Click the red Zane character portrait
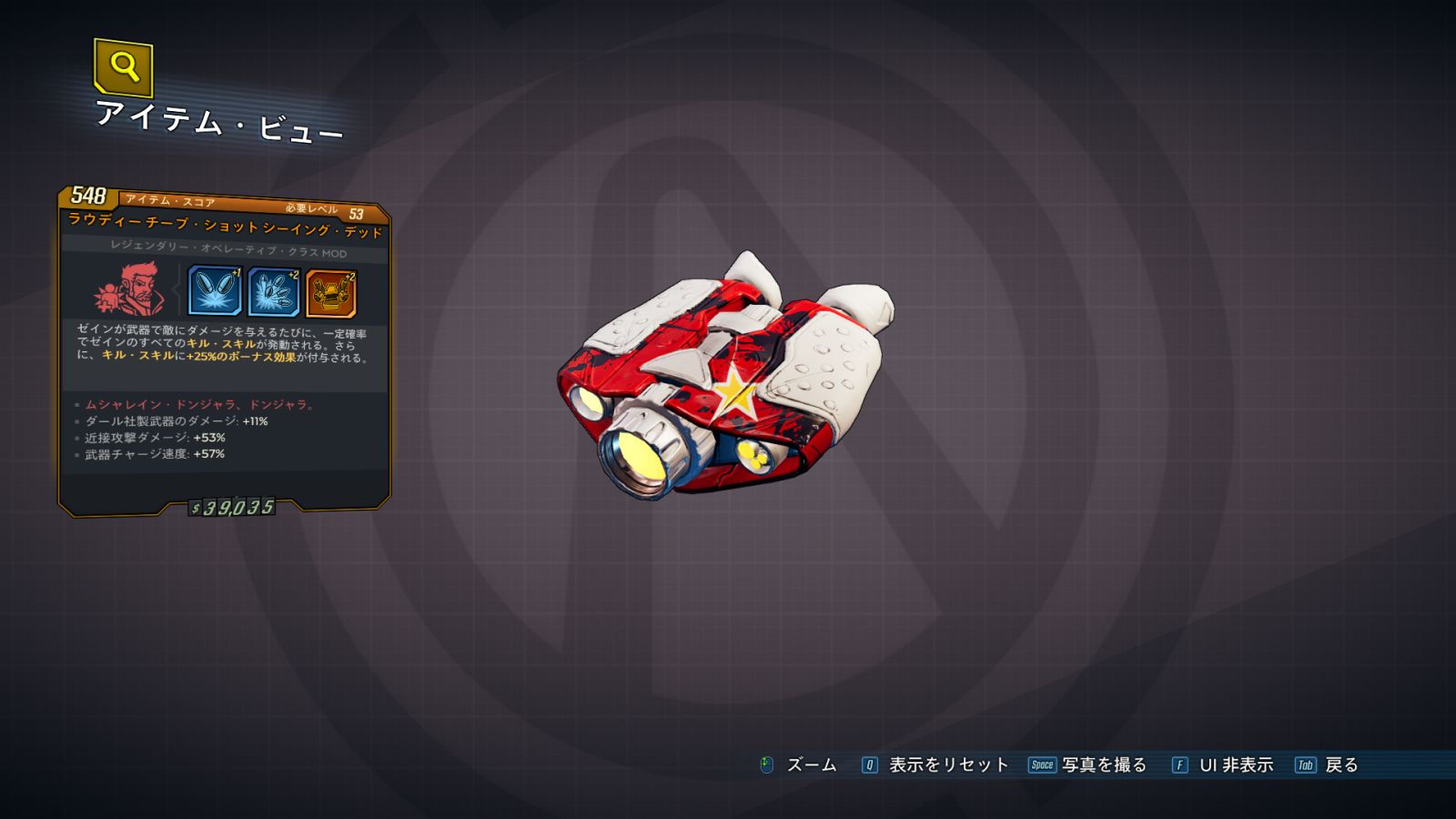Image resolution: width=1456 pixels, height=819 pixels. (130, 289)
